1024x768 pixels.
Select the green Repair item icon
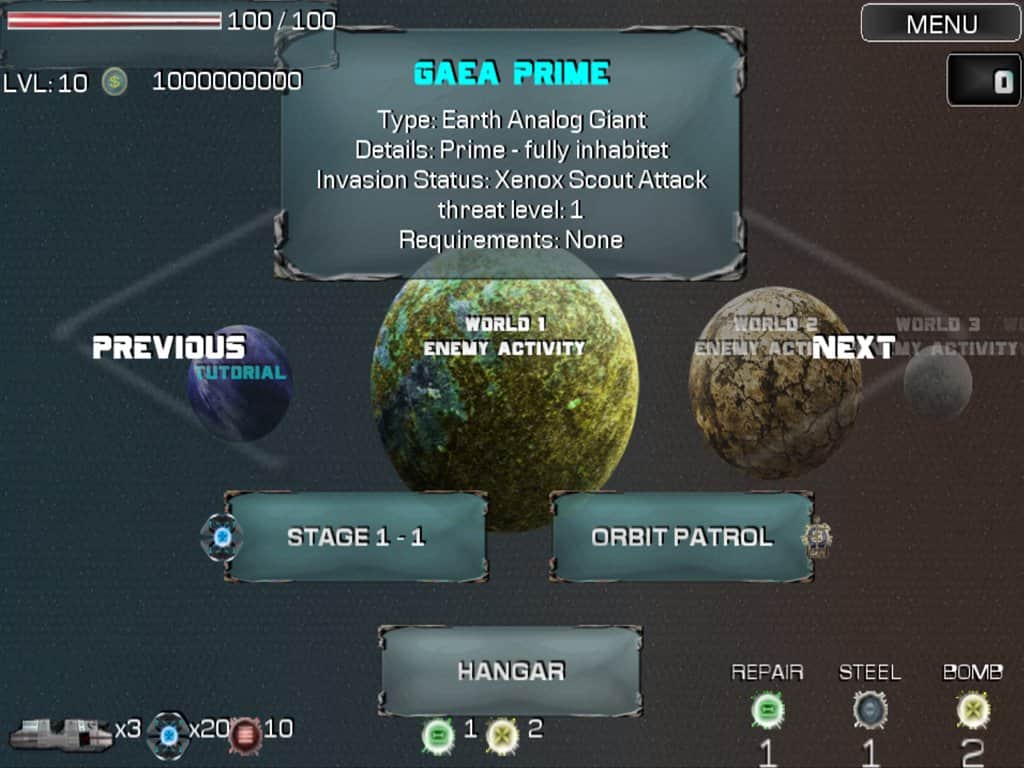pos(767,711)
